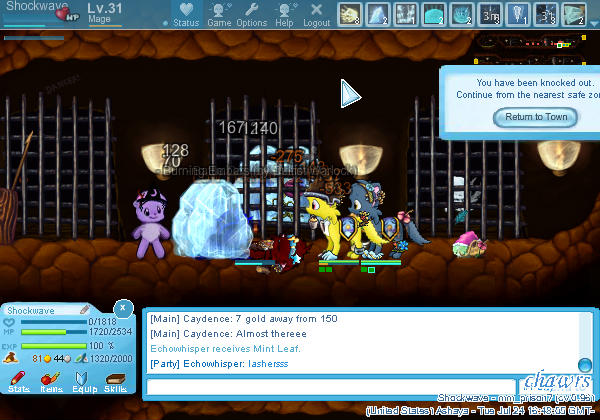Click the chat log scrollbar knob

coord(585,365)
